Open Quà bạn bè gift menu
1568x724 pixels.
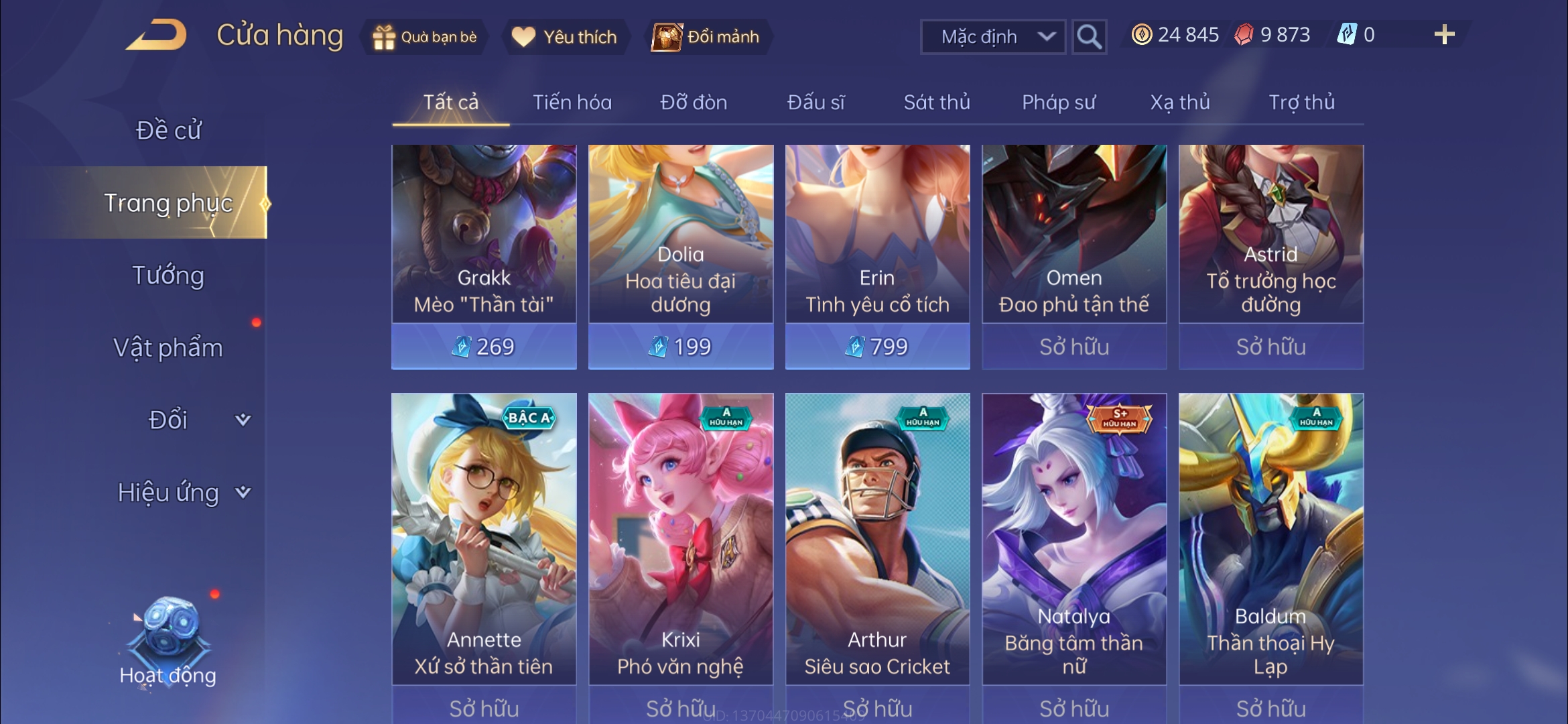click(x=425, y=37)
